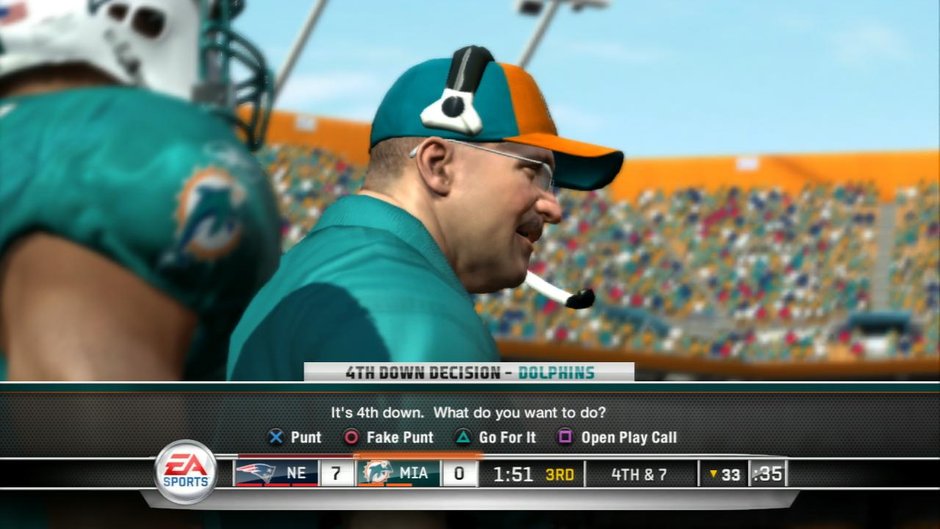Choose the Punt option
Viewport: 940px width, 529px height.
point(295,437)
